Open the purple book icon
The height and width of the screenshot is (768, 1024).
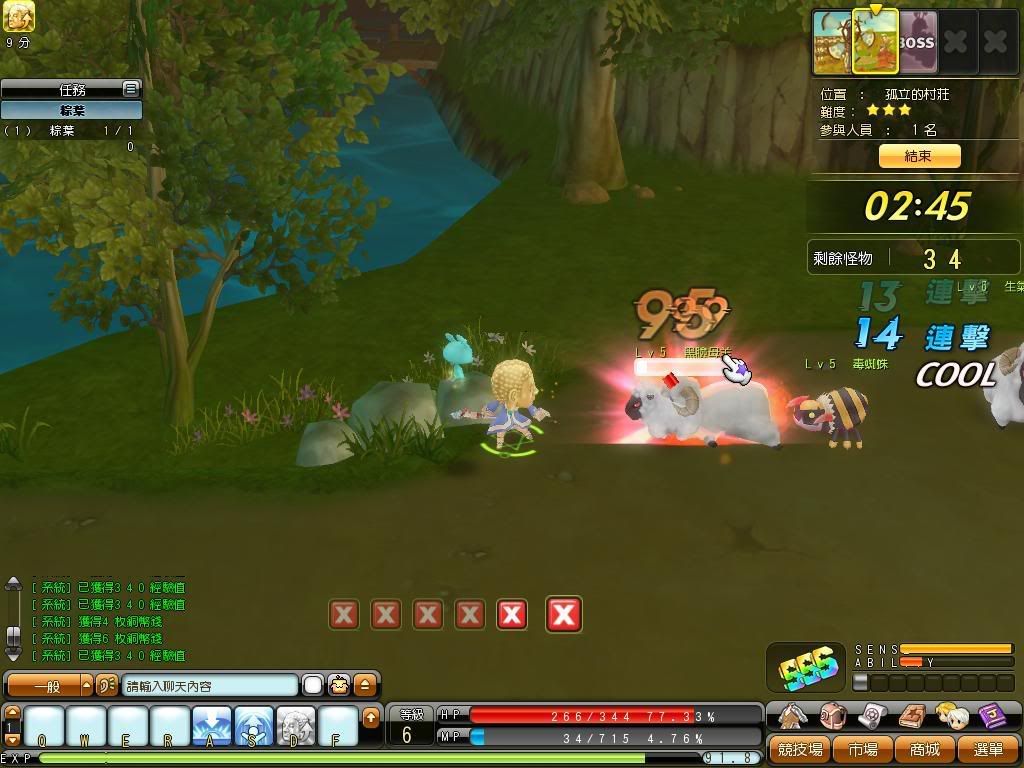pyautogui.click(x=991, y=716)
